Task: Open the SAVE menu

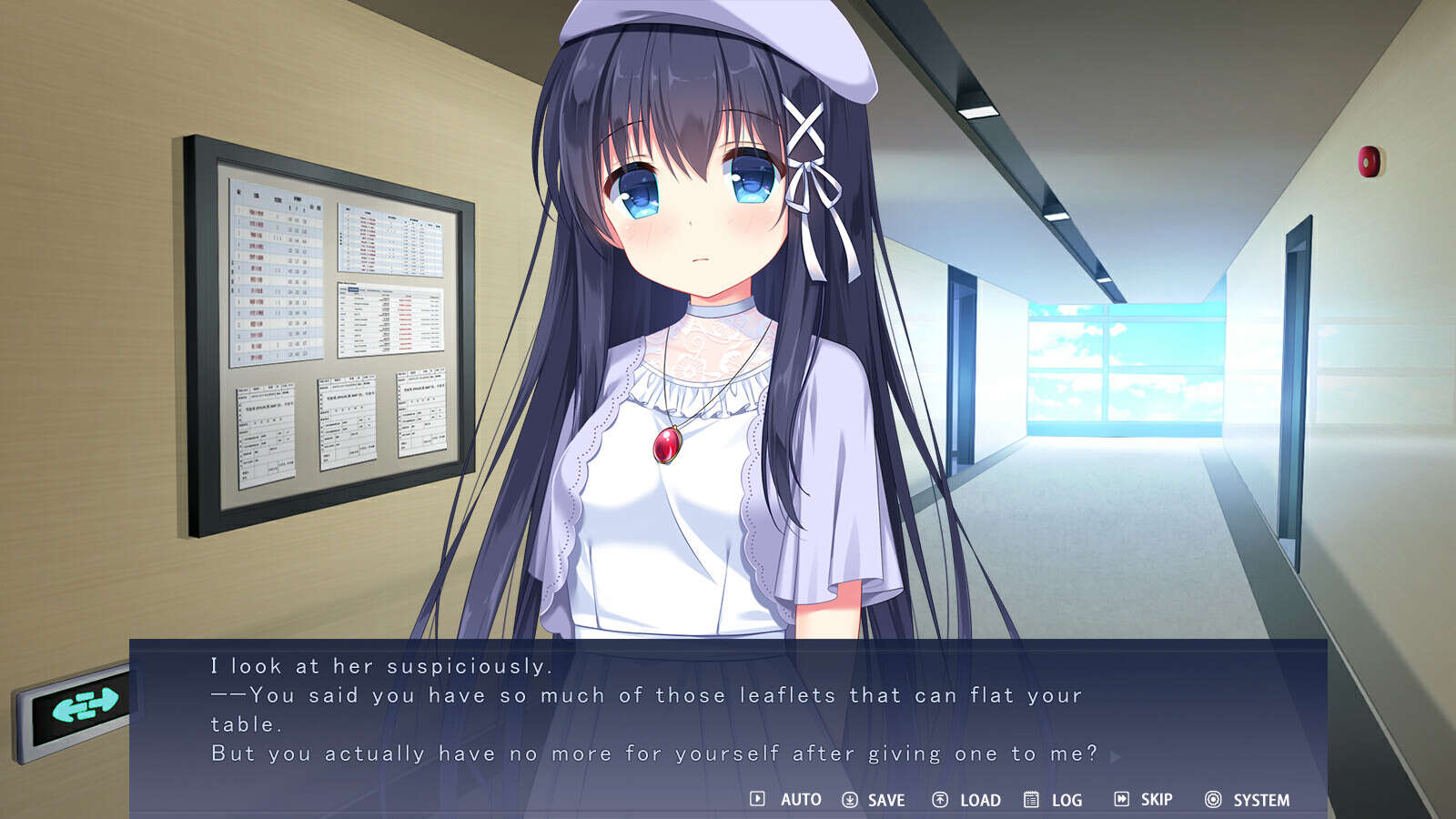Action: 873,800
